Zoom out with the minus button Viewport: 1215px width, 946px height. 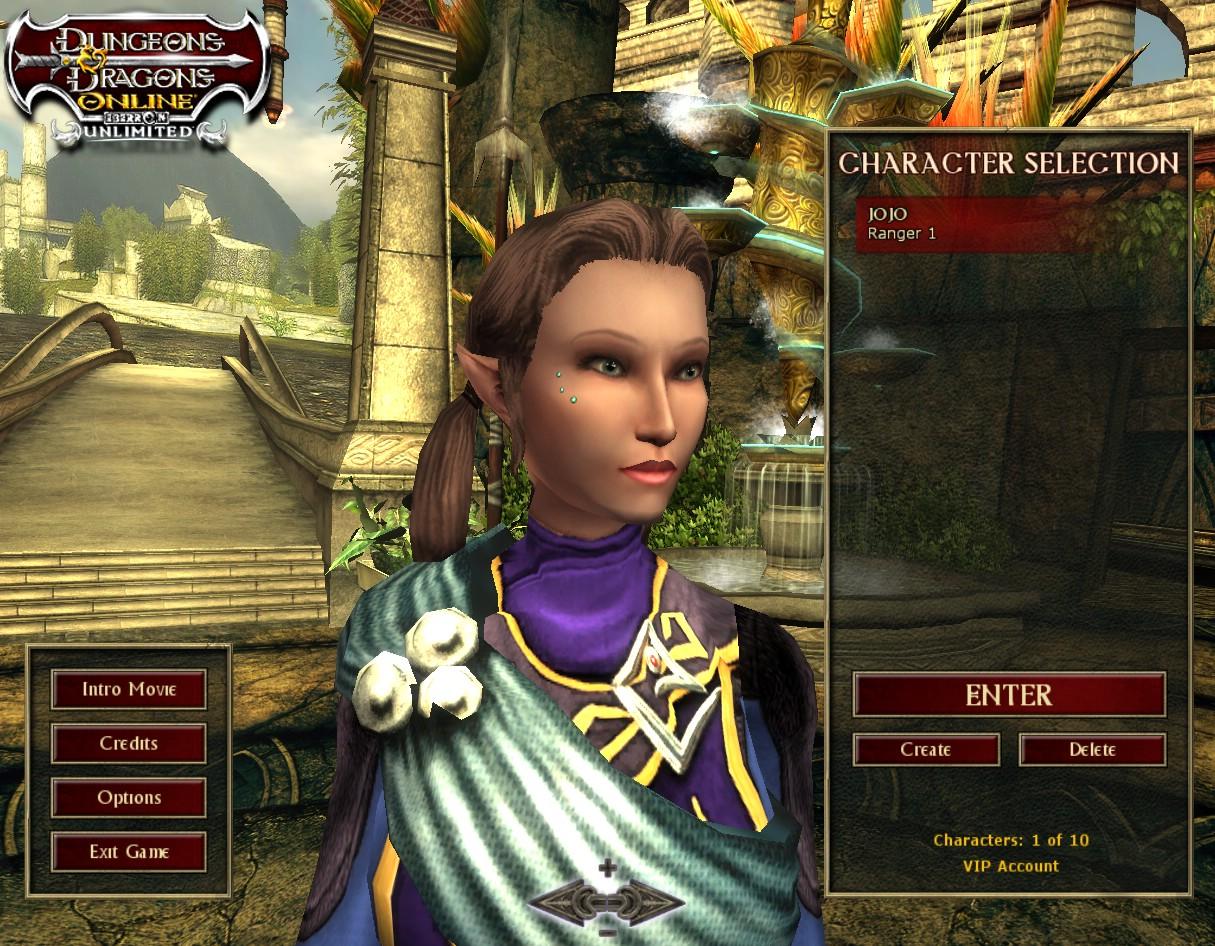point(607,934)
